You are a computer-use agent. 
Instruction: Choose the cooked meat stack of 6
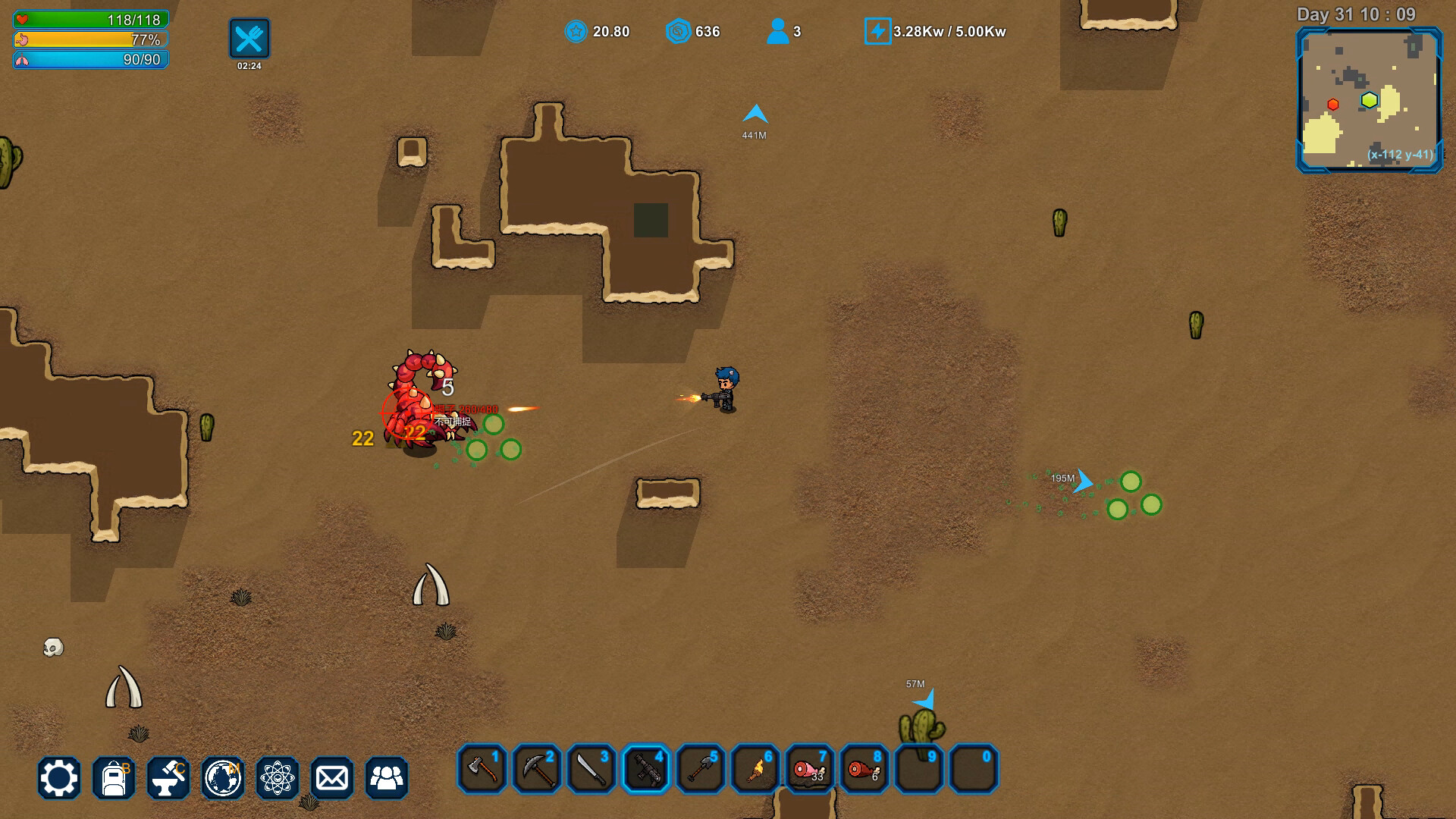(x=864, y=769)
